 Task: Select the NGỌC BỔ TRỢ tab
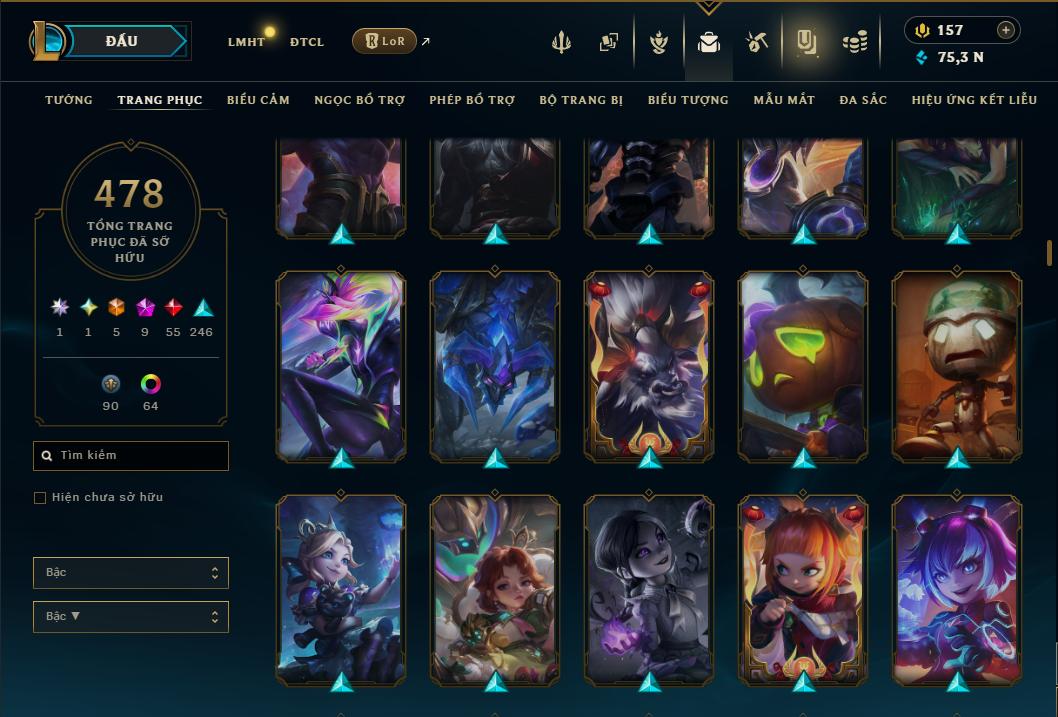point(359,100)
